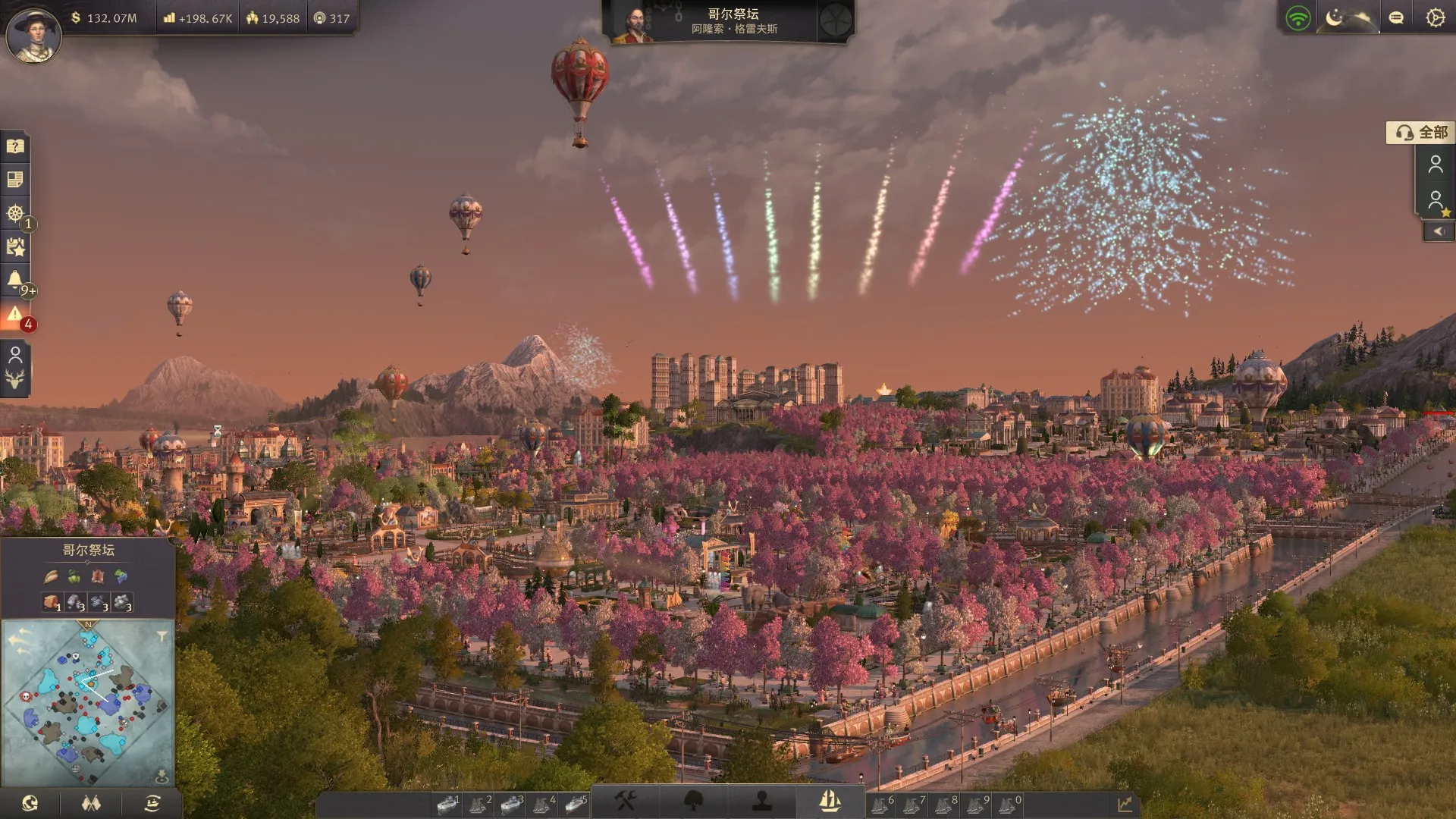The height and width of the screenshot is (819, 1456).
Task: Open the hammer and wrench construction menu
Action: tap(625, 801)
